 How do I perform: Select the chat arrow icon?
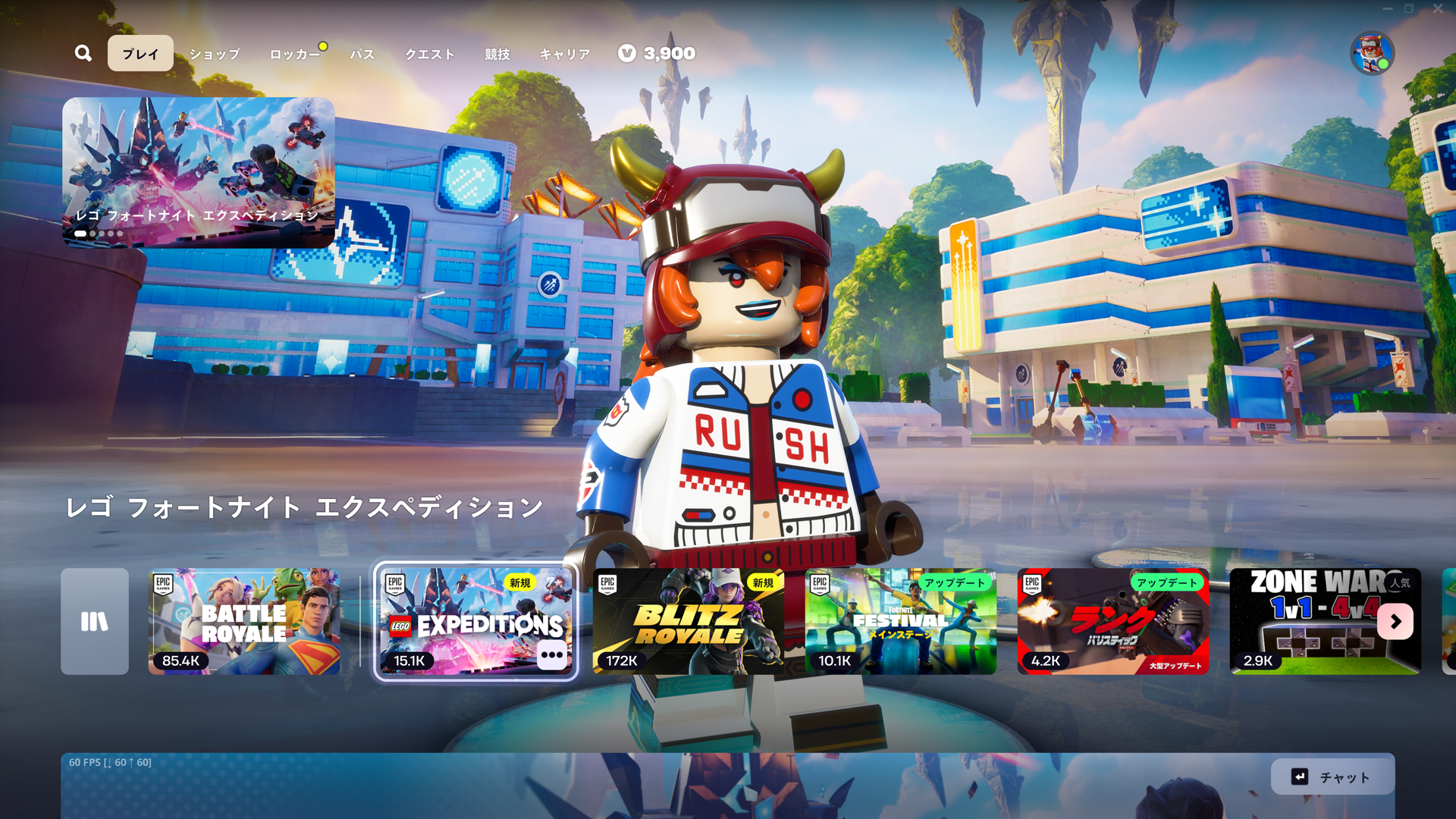point(1298,777)
